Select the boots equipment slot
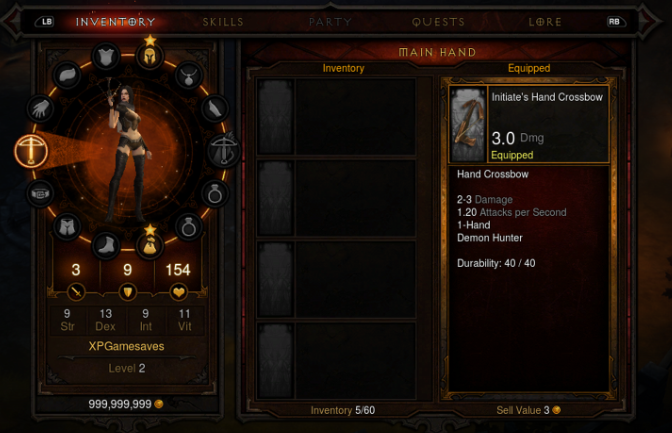672x433 pixels. pyautogui.click(x=106, y=243)
